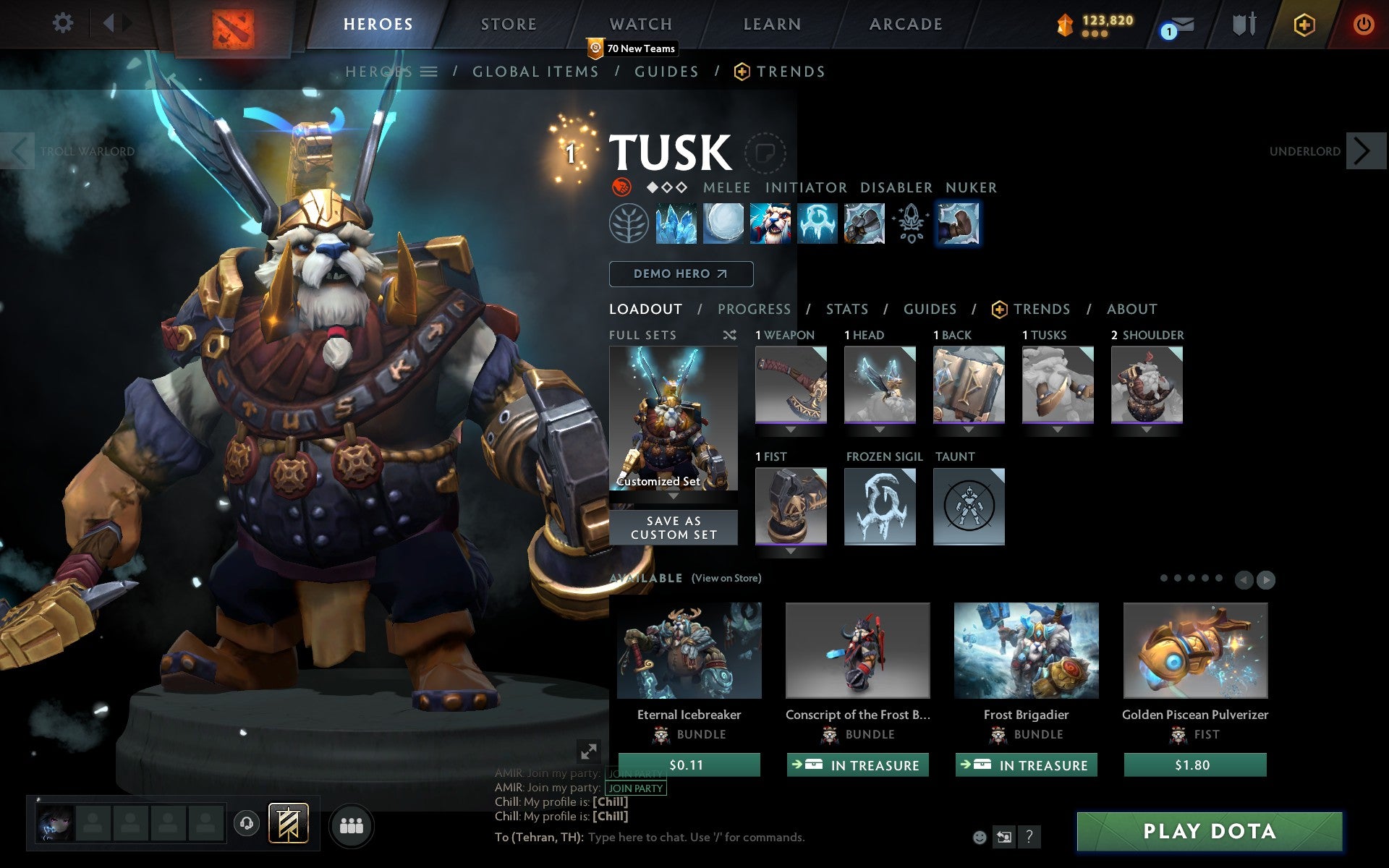
Task: Open the View on Store link
Action: coord(727,578)
